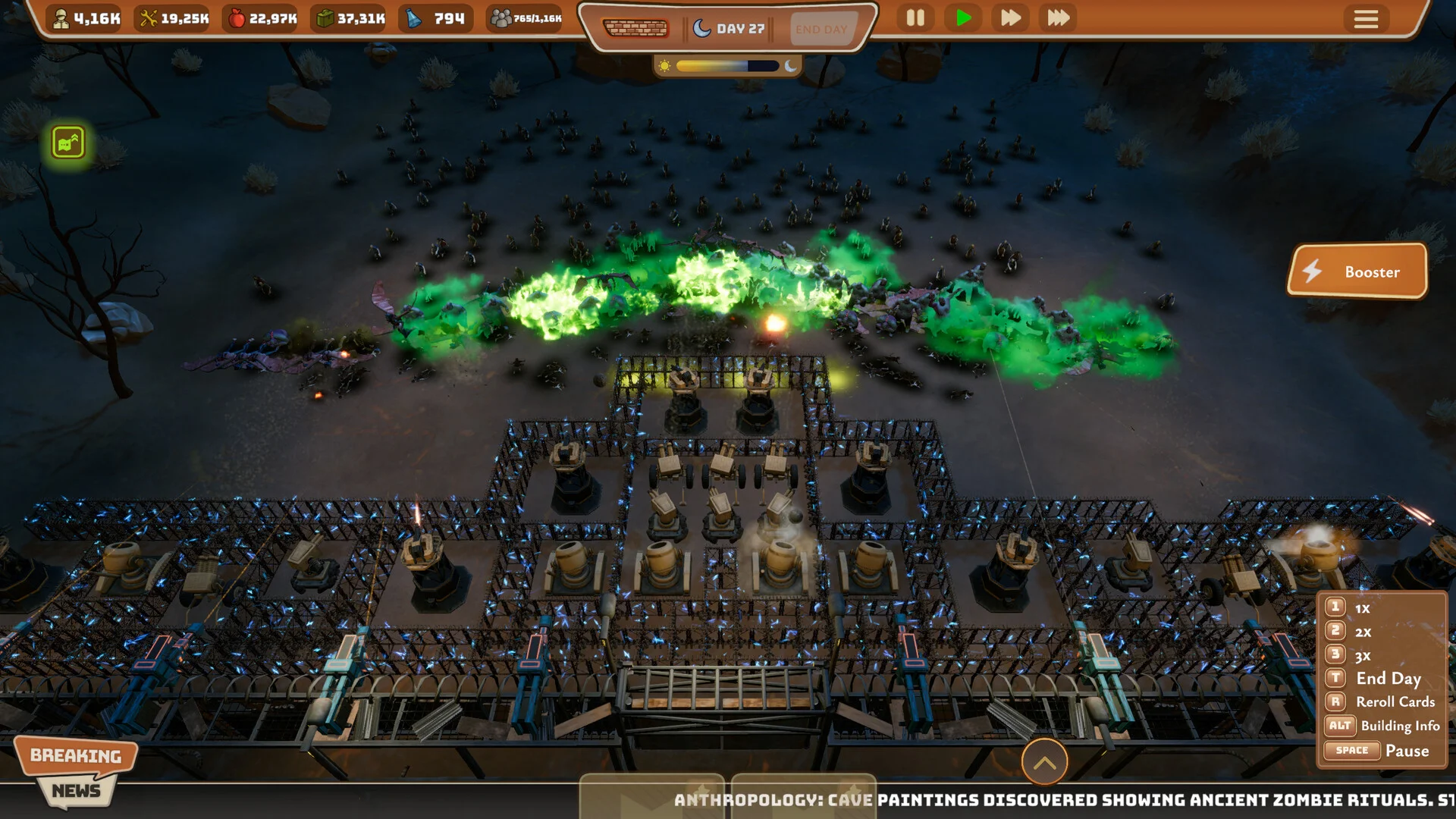Click the green glowing creature icon
Viewport: 1456px width, 819px height.
tap(68, 143)
